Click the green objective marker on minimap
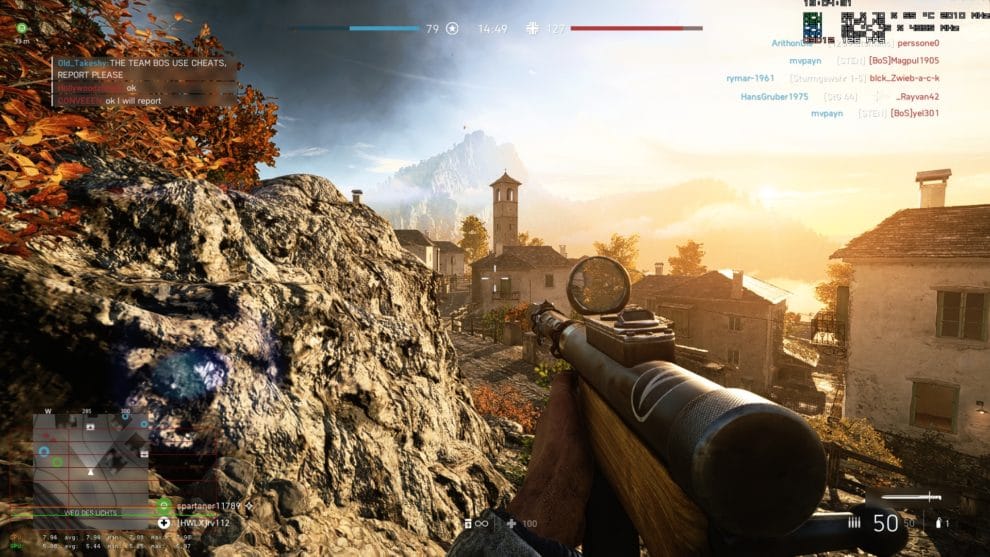This screenshot has height=557, width=990. [57, 462]
